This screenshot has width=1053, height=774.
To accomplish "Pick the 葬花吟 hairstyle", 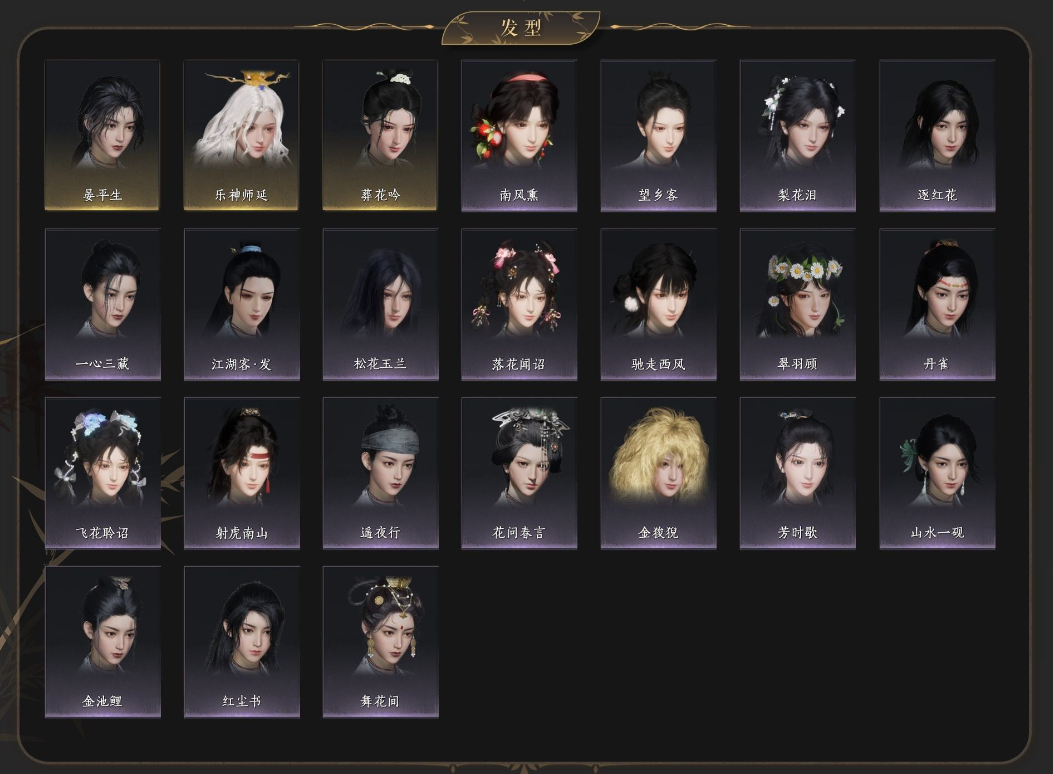I will pos(380,135).
